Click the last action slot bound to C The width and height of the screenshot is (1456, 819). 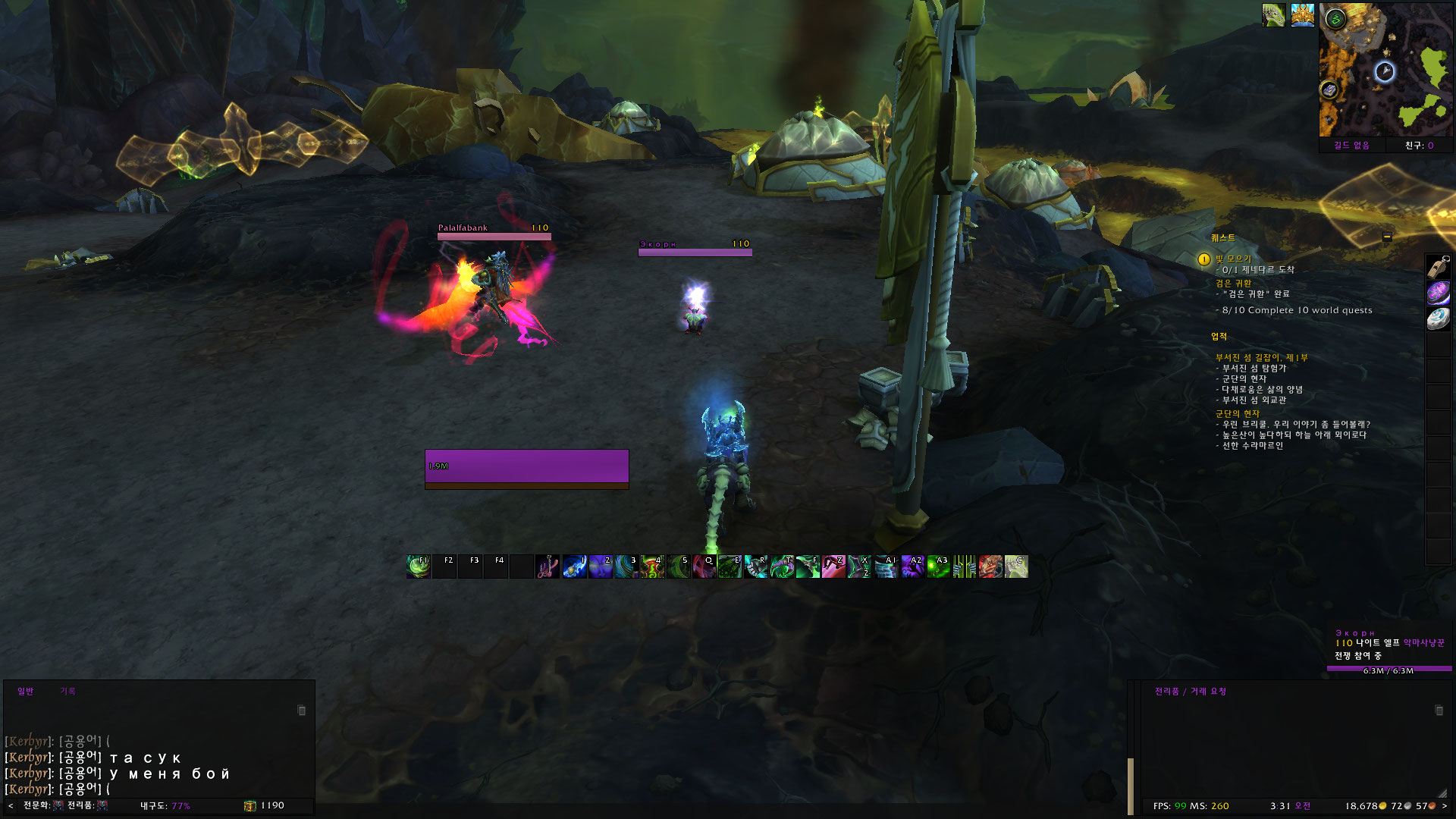point(1016,566)
